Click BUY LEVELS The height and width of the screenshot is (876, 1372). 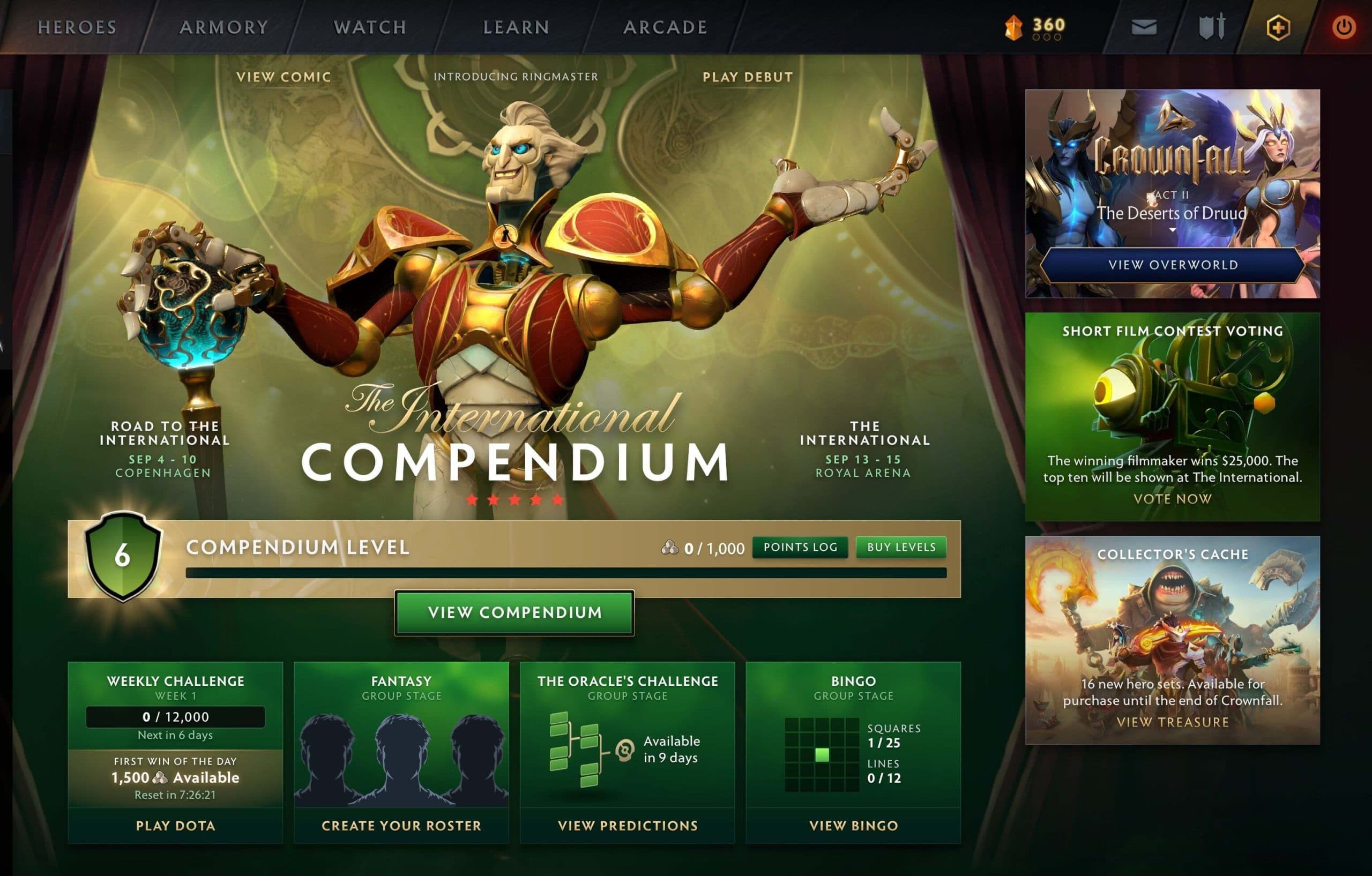click(x=900, y=547)
